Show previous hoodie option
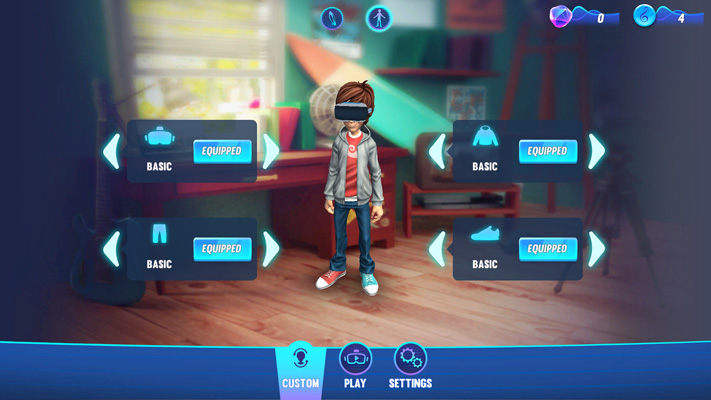Image resolution: width=711 pixels, height=400 pixels. pyautogui.click(x=437, y=152)
